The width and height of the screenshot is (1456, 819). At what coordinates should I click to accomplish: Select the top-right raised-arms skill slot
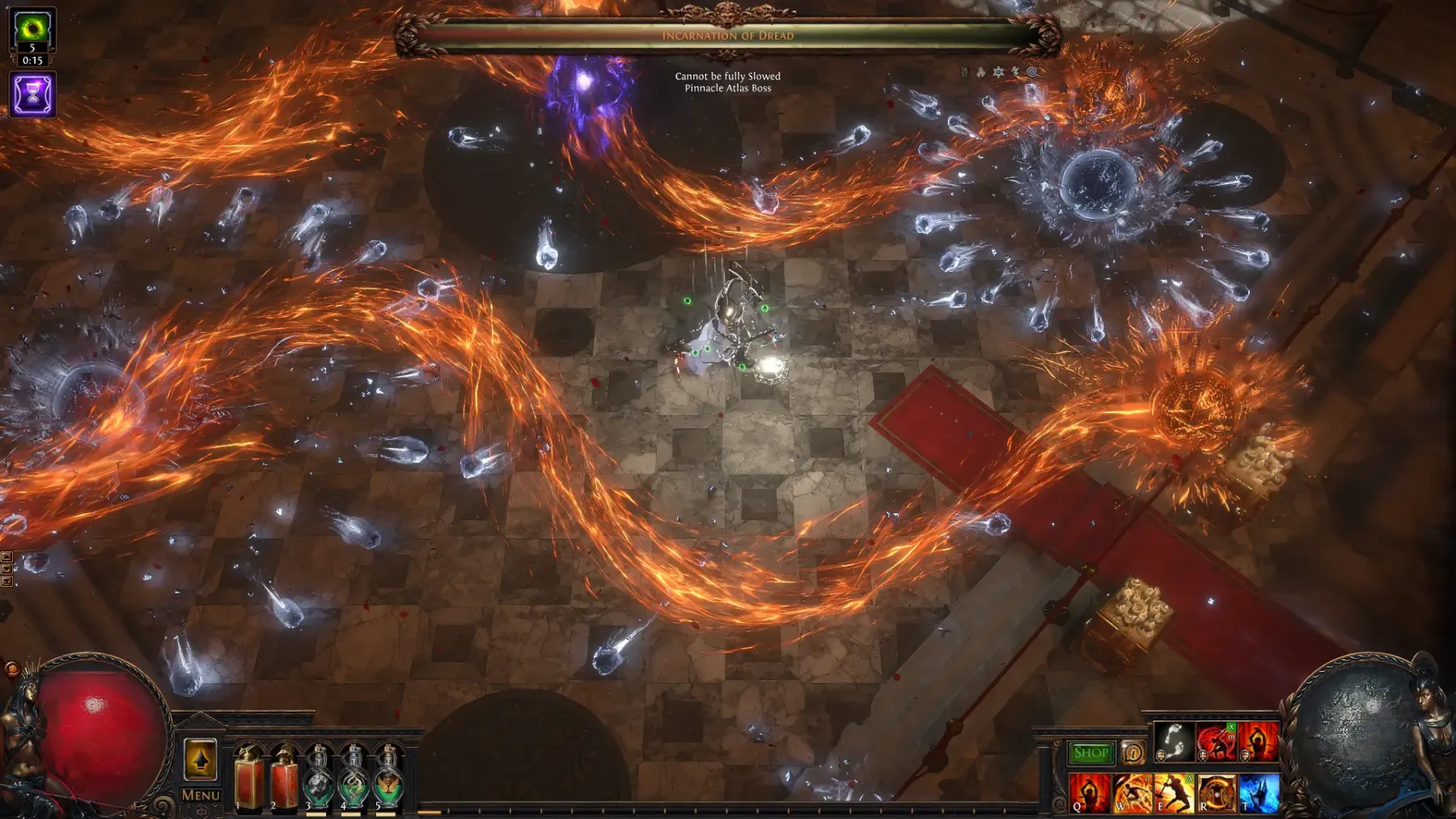(x=1259, y=741)
